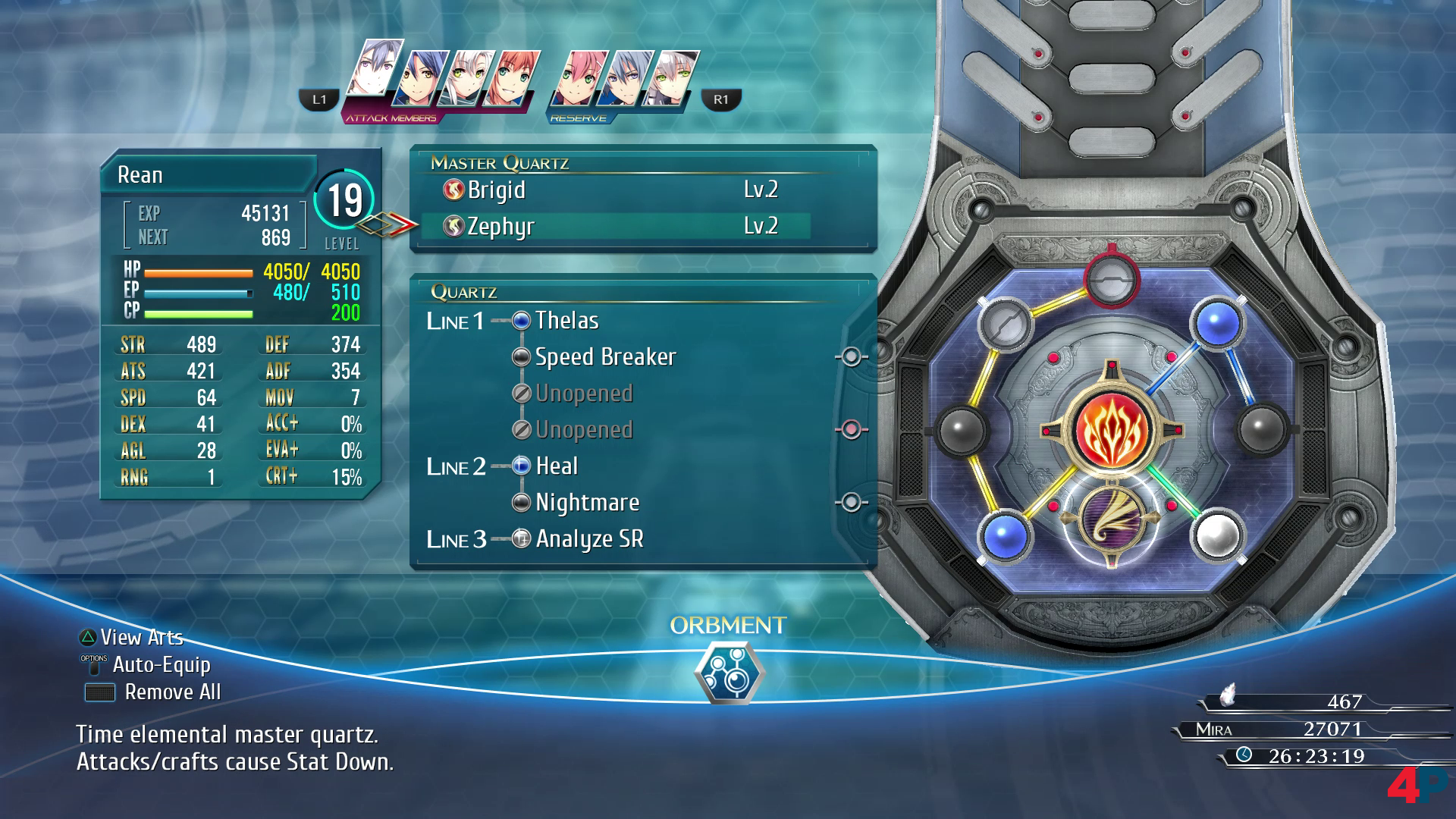Select the Nightmare quartz entry

point(587,503)
